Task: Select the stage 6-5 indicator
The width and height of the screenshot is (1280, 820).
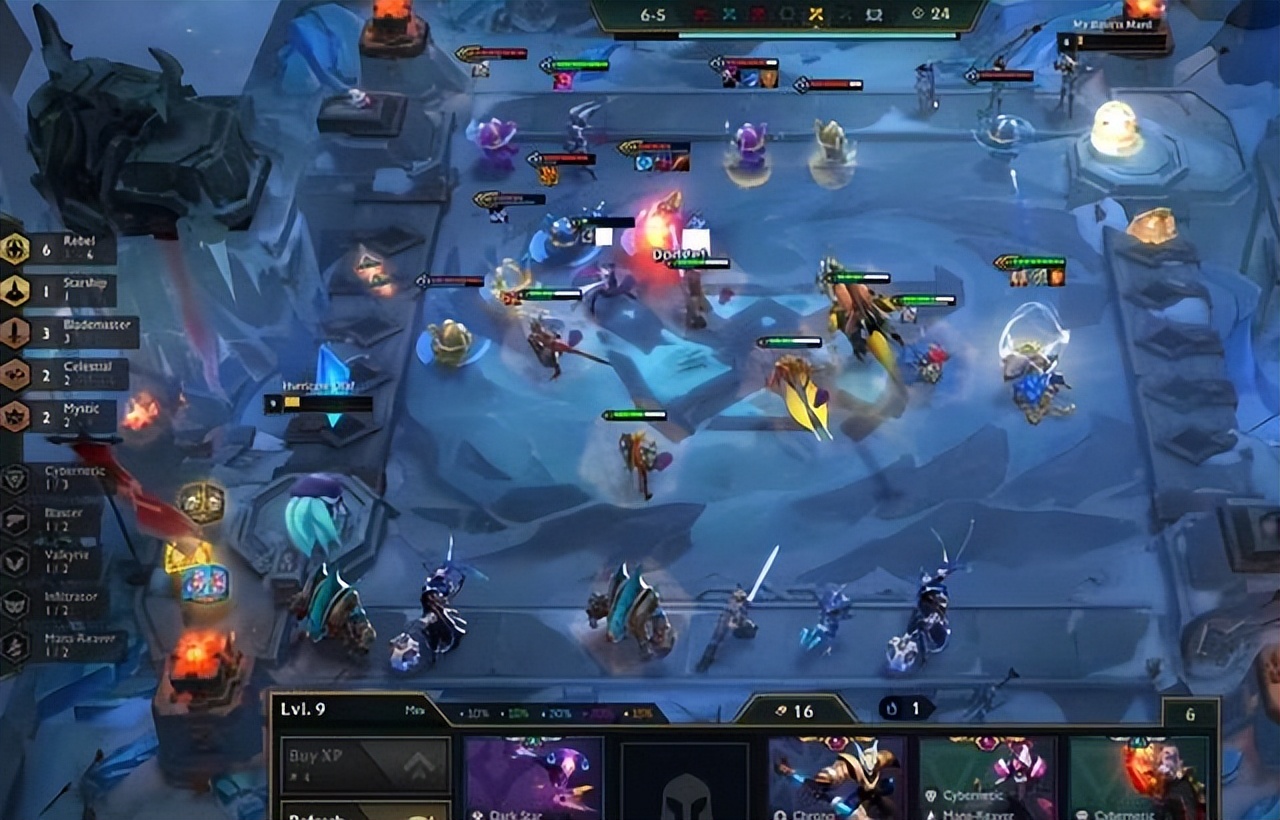Action: tap(653, 14)
